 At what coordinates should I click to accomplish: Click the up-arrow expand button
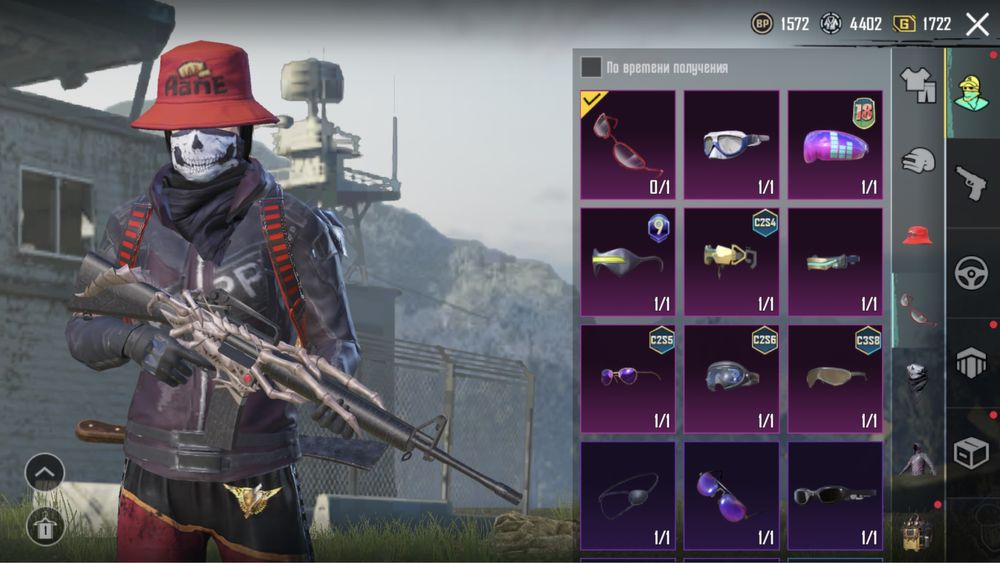[45, 472]
